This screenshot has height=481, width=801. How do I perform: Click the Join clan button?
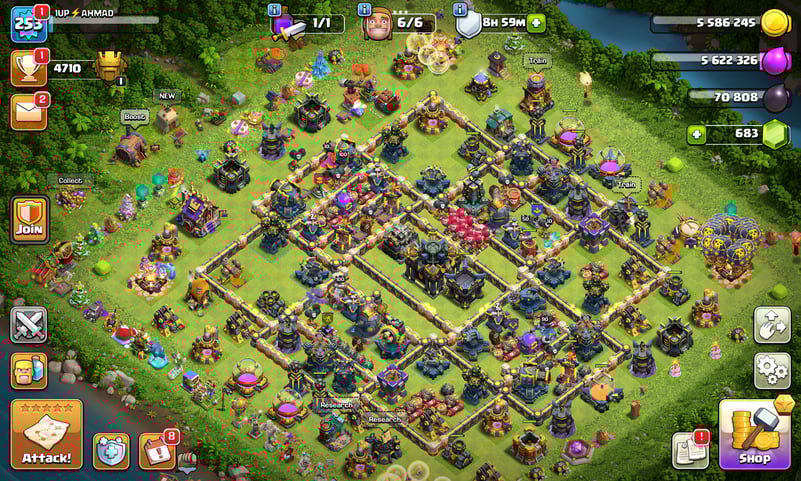[29, 218]
